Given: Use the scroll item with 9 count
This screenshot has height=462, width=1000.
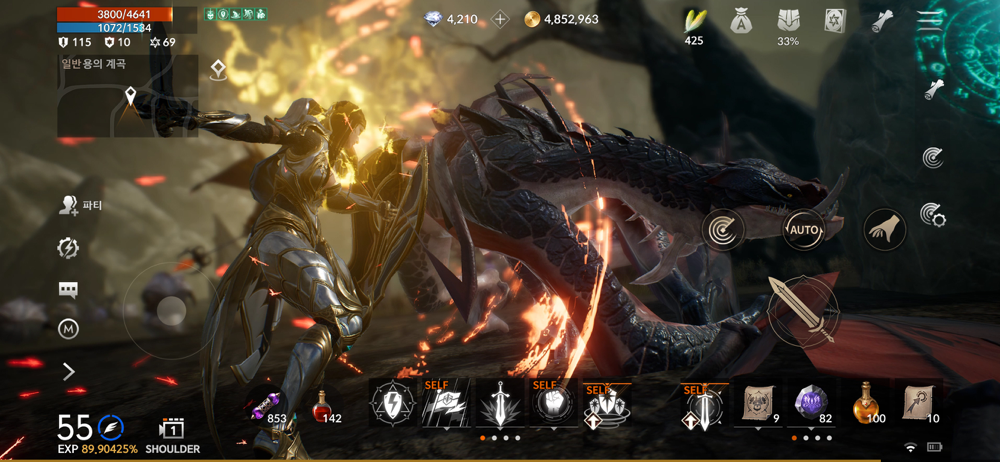Looking at the screenshot, I should 758,403.
